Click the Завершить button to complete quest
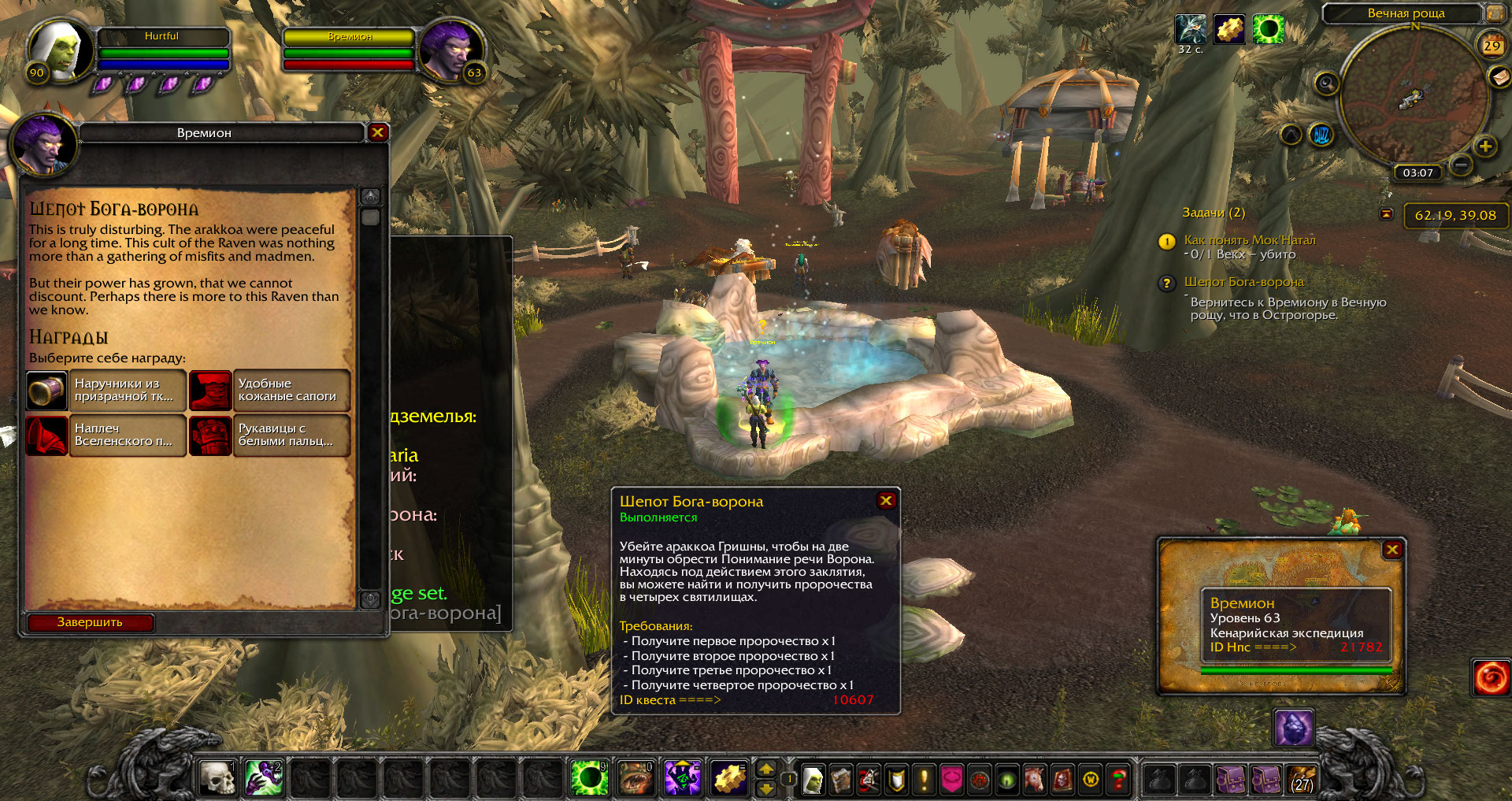This screenshot has height=801, width=1512. pyautogui.click(x=90, y=622)
